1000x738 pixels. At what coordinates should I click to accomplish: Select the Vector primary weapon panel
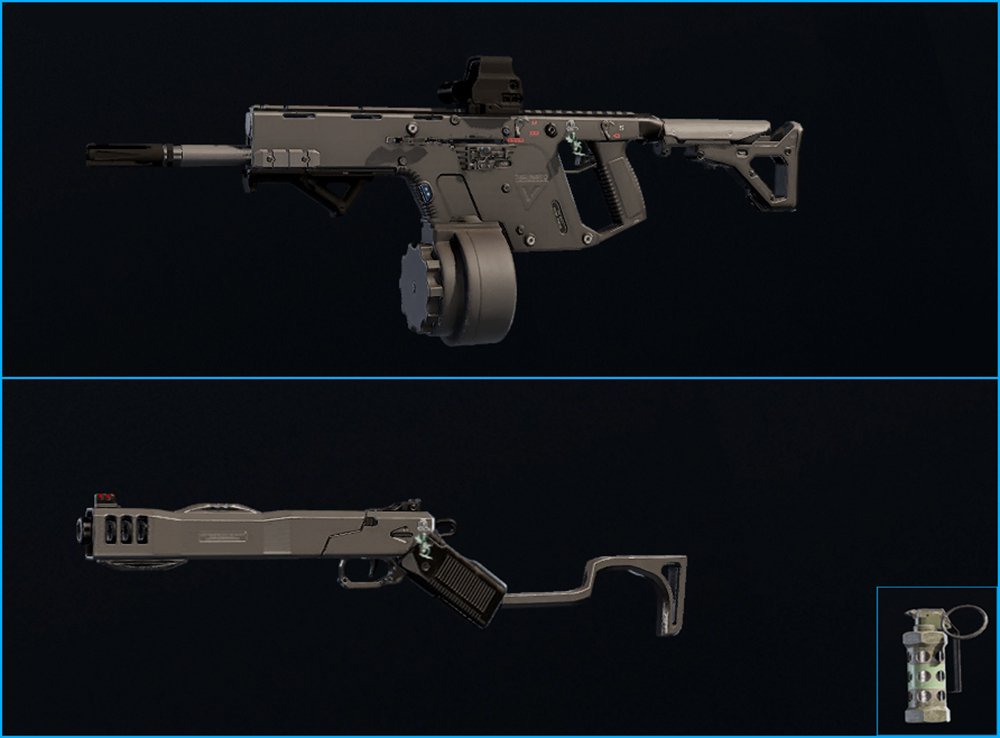tap(500, 190)
